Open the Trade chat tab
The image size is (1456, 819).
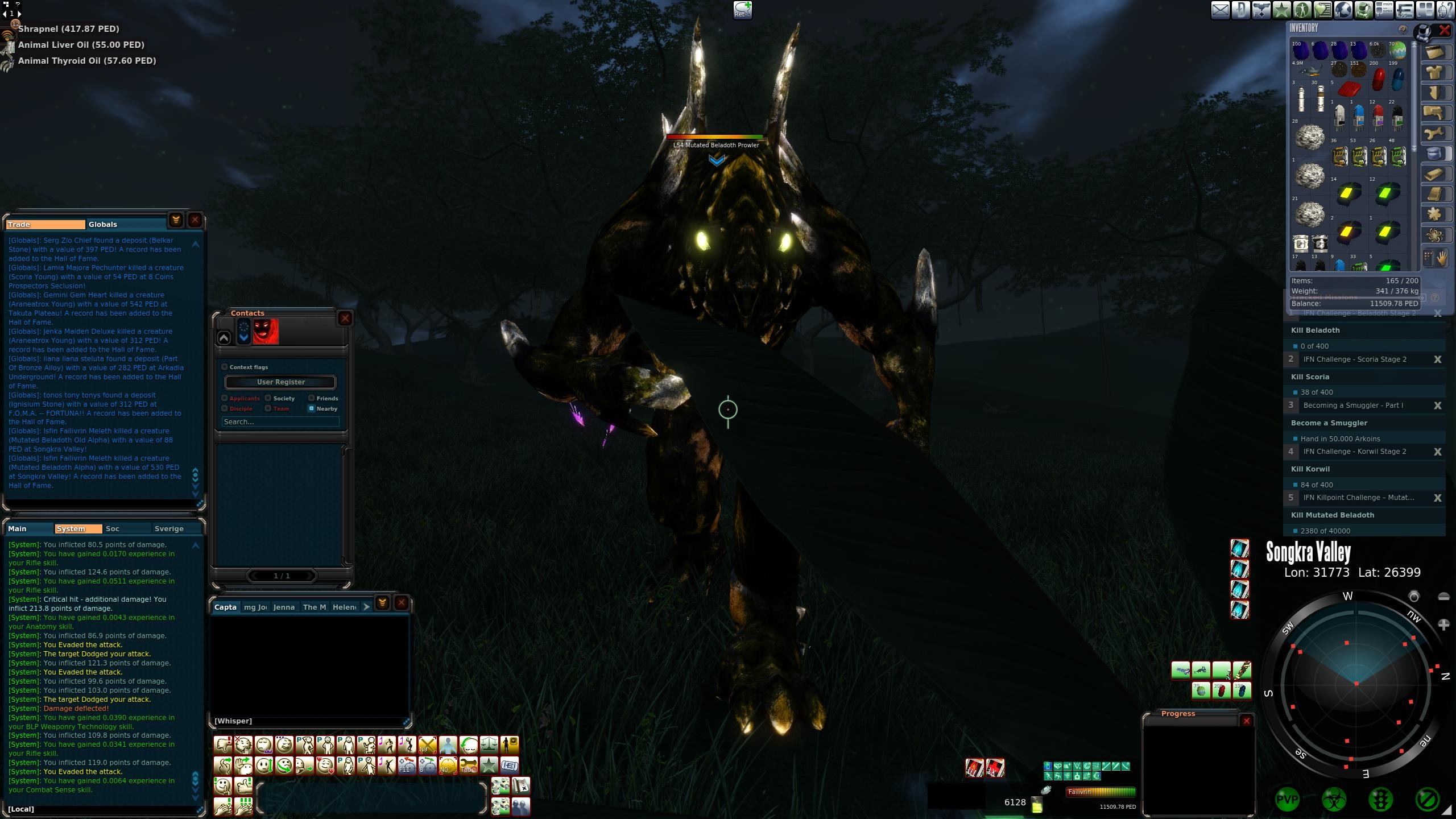pos(45,225)
